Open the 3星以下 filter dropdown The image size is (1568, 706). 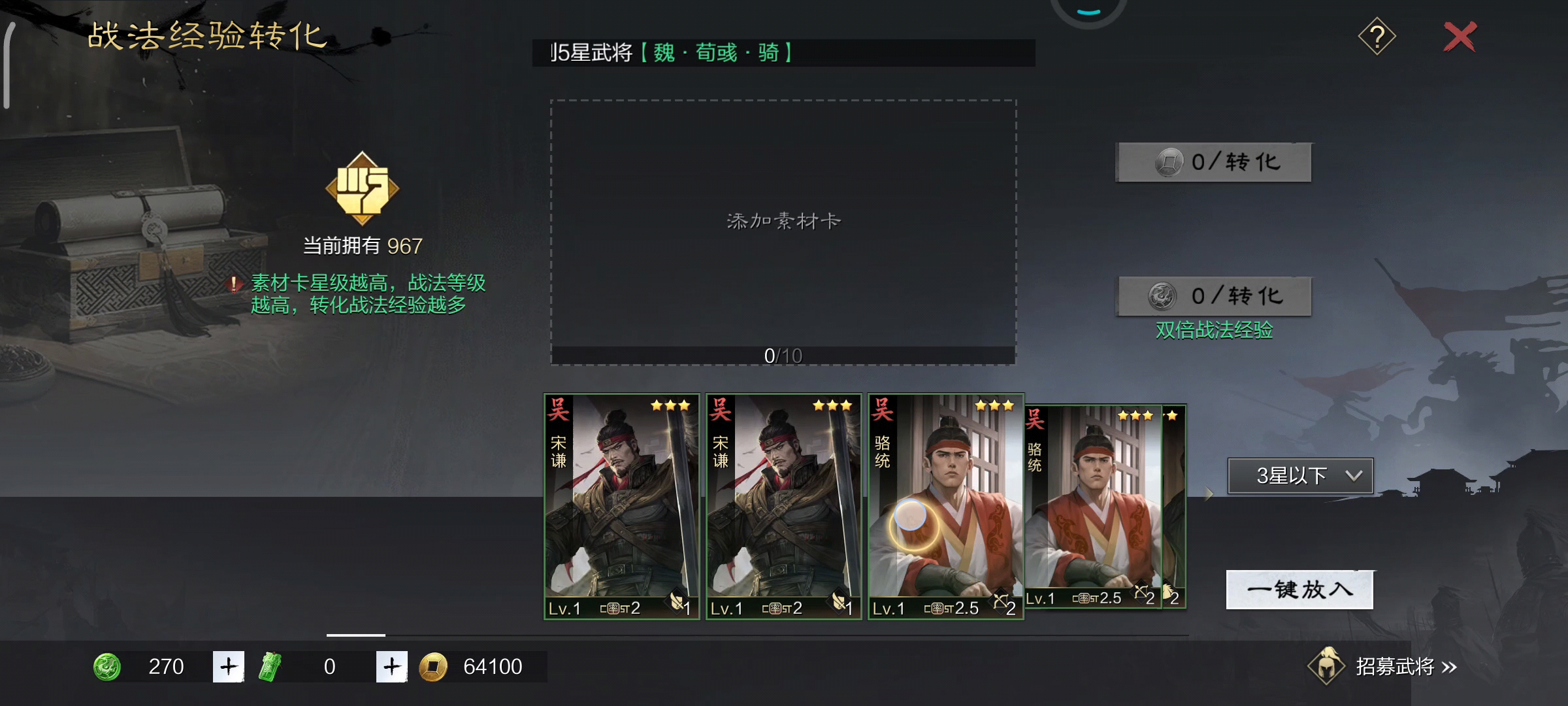click(1299, 476)
